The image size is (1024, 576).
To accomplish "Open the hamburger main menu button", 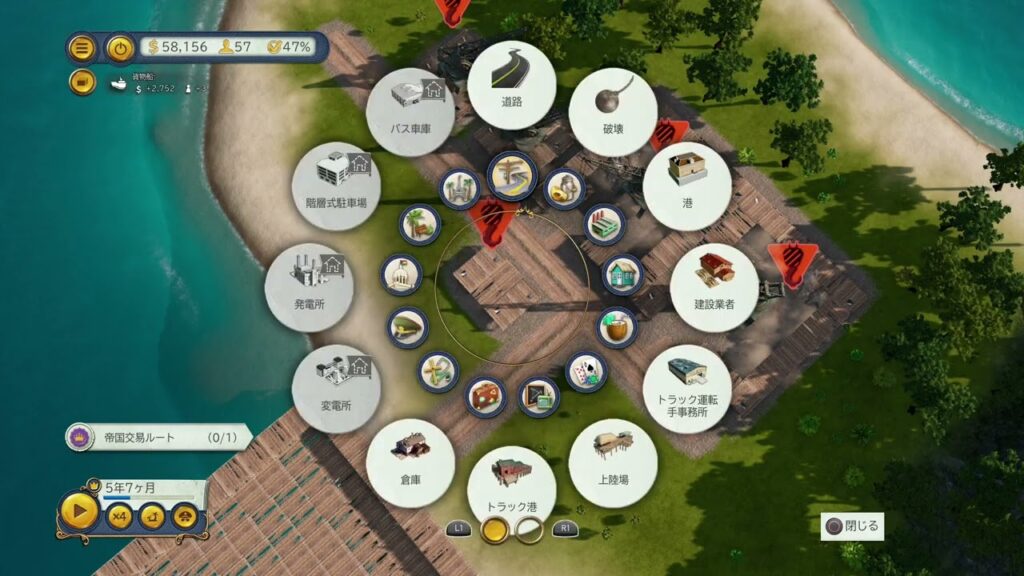I will coord(82,47).
